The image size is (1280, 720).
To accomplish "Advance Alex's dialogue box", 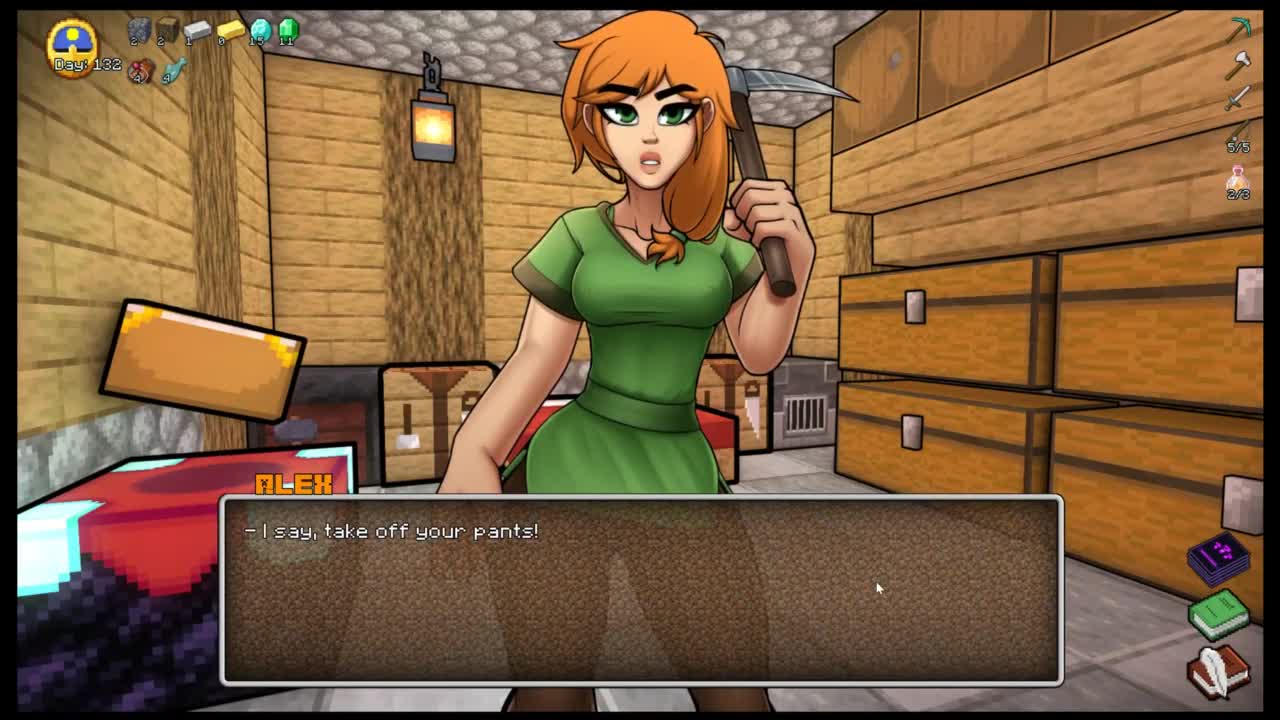I will pyautogui.click(x=640, y=590).
